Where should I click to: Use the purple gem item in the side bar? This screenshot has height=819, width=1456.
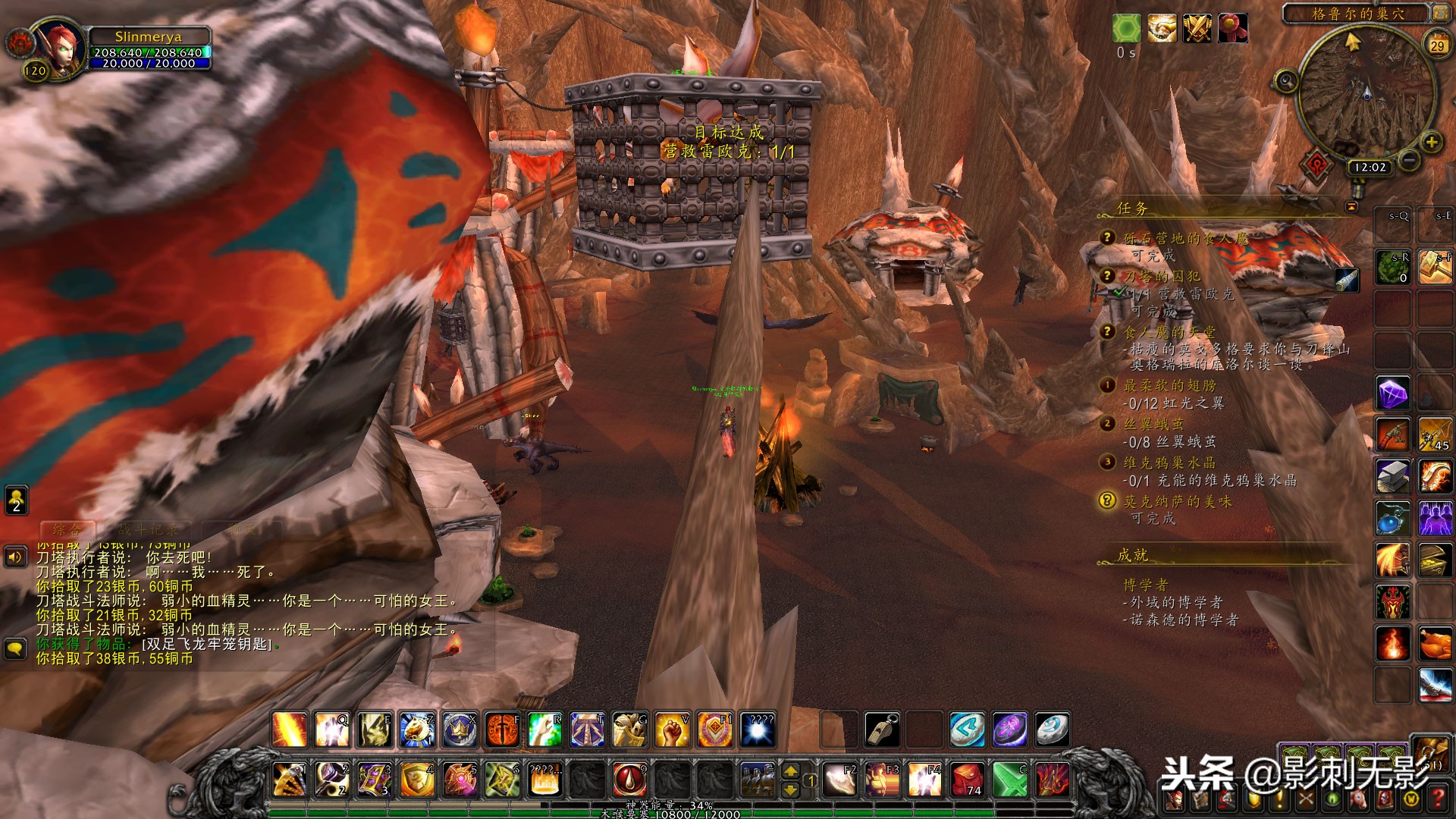(1392, 394)
